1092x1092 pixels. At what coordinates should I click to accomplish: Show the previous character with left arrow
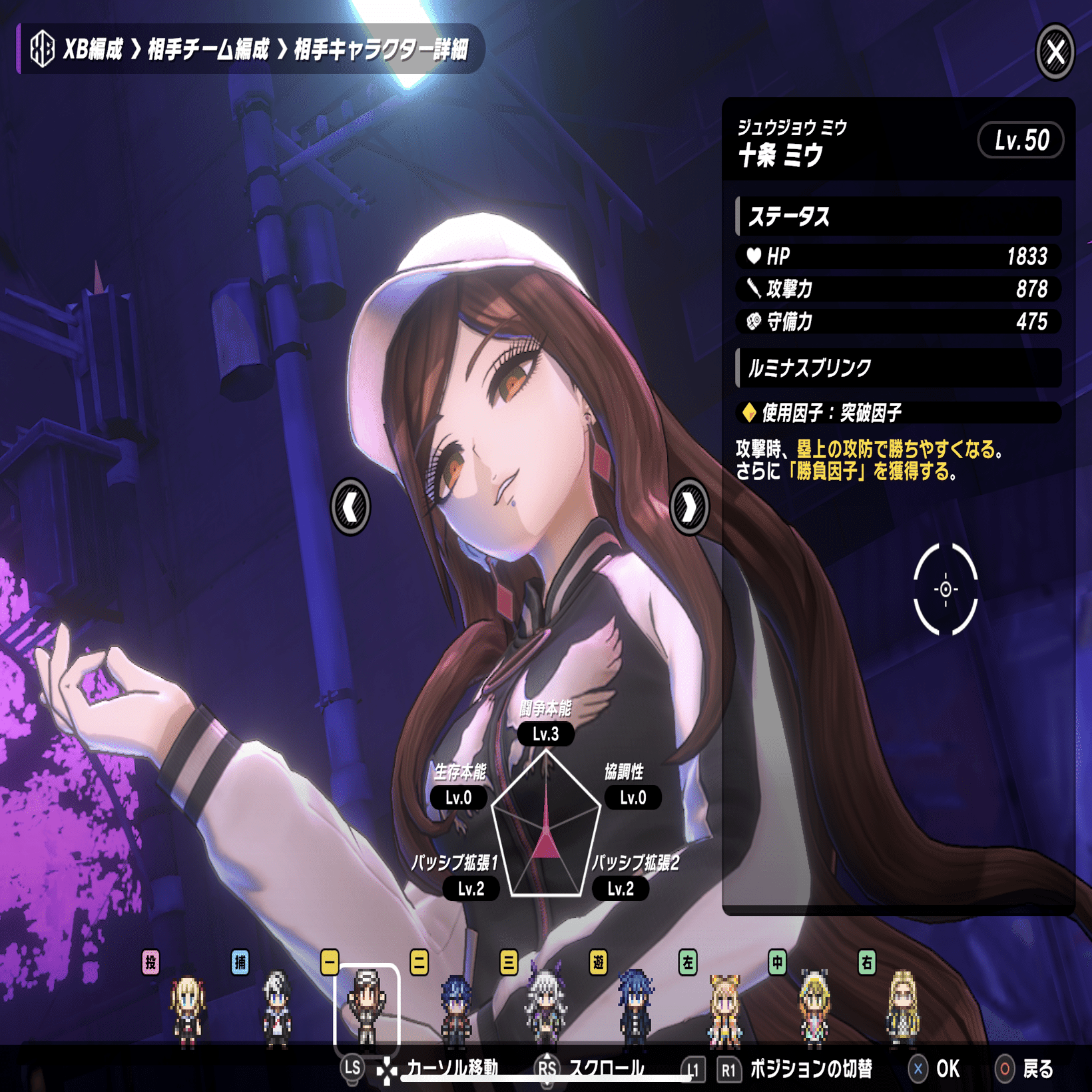click(x=350, y=507)
